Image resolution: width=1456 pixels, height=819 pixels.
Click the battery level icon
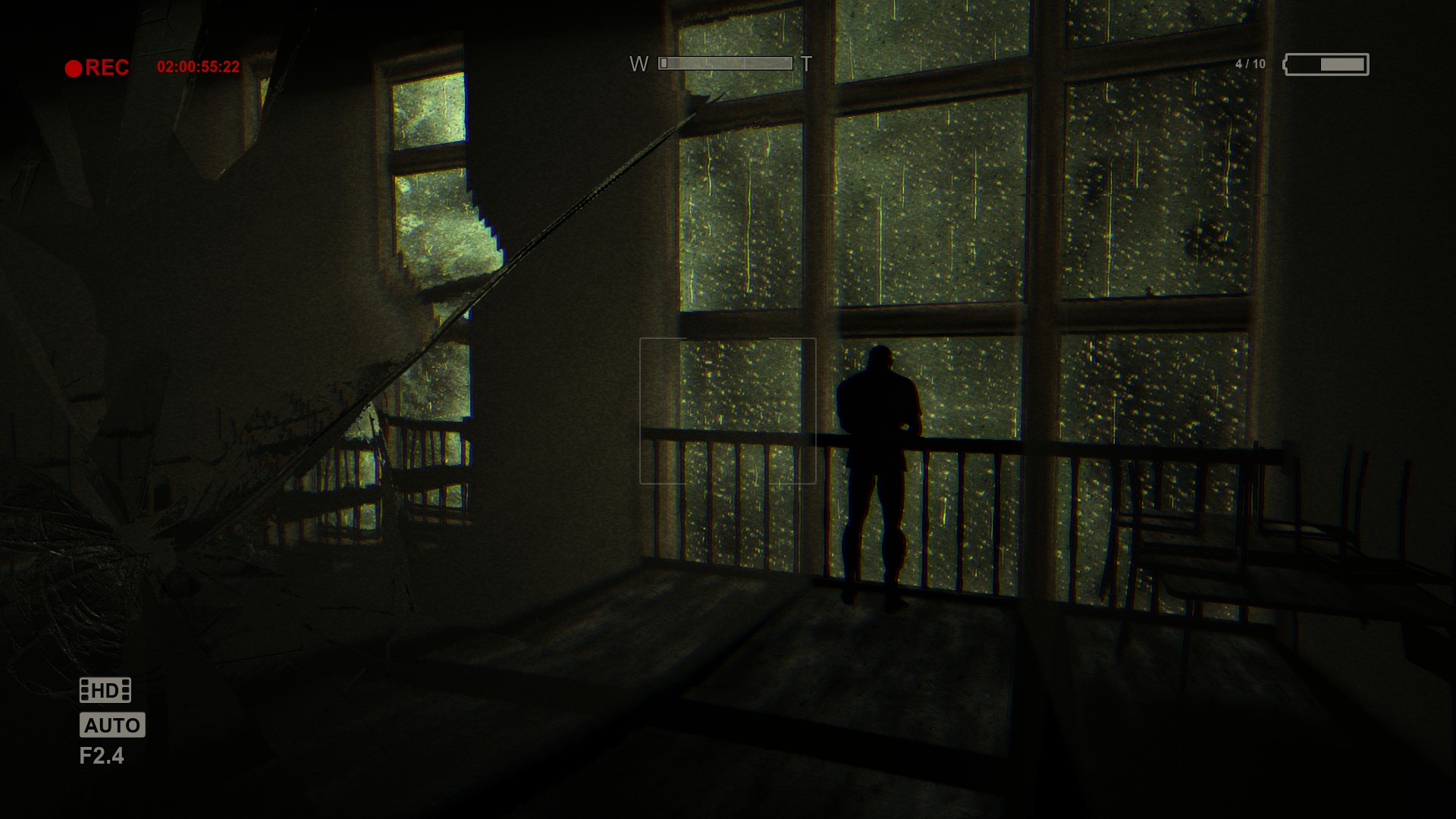point(1326,66)
